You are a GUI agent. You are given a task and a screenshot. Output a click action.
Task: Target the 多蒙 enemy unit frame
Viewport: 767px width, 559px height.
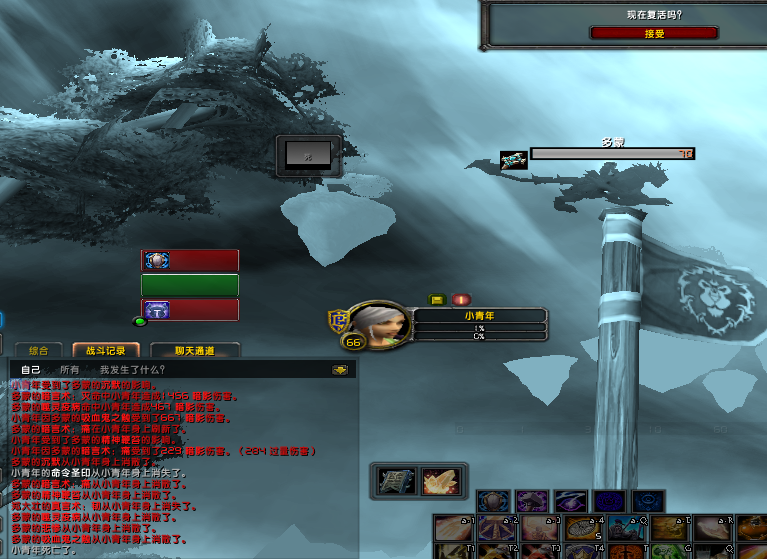[x=611, y=154]
